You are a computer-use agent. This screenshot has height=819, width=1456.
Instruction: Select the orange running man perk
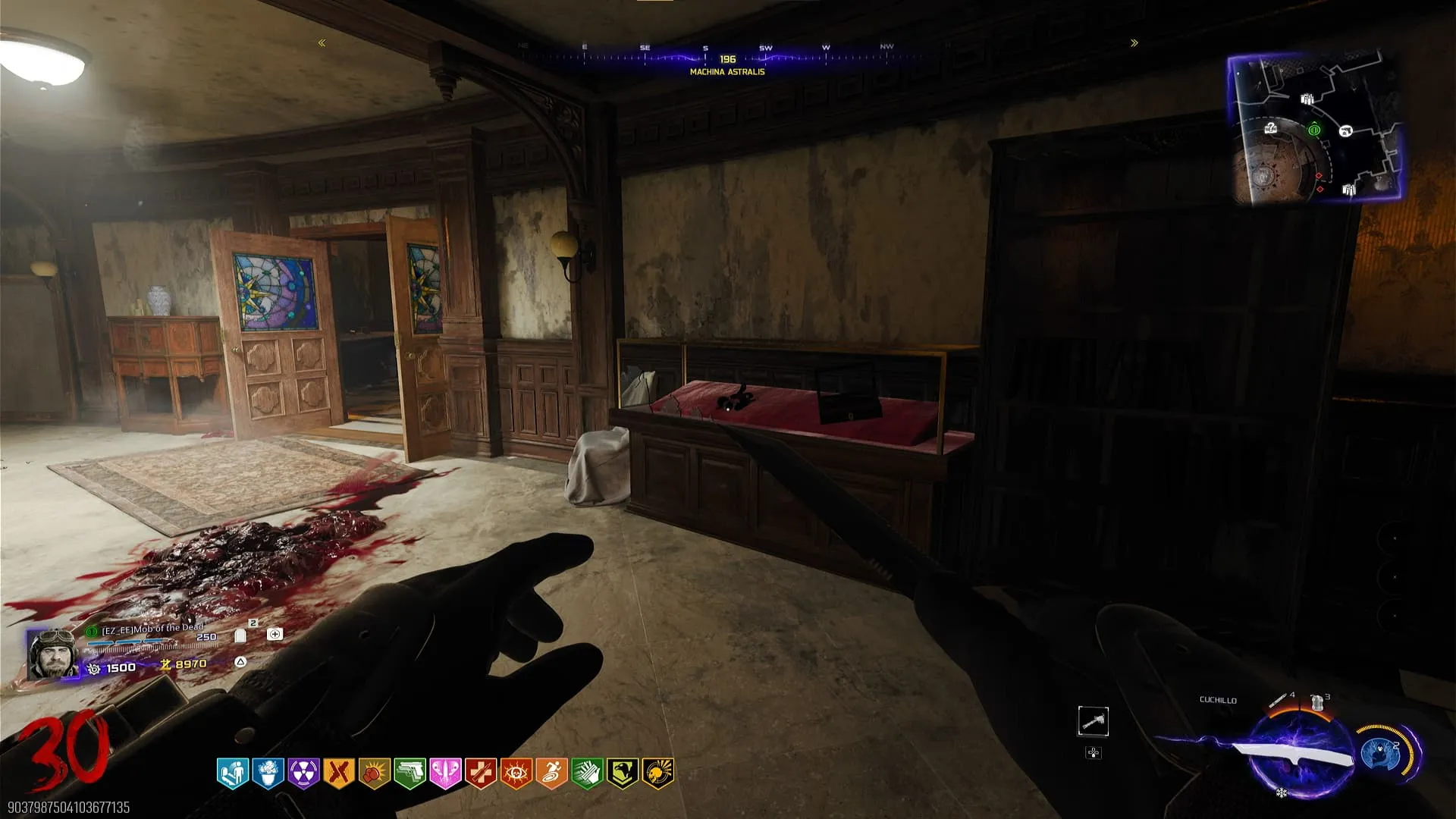tap(551, 773)
